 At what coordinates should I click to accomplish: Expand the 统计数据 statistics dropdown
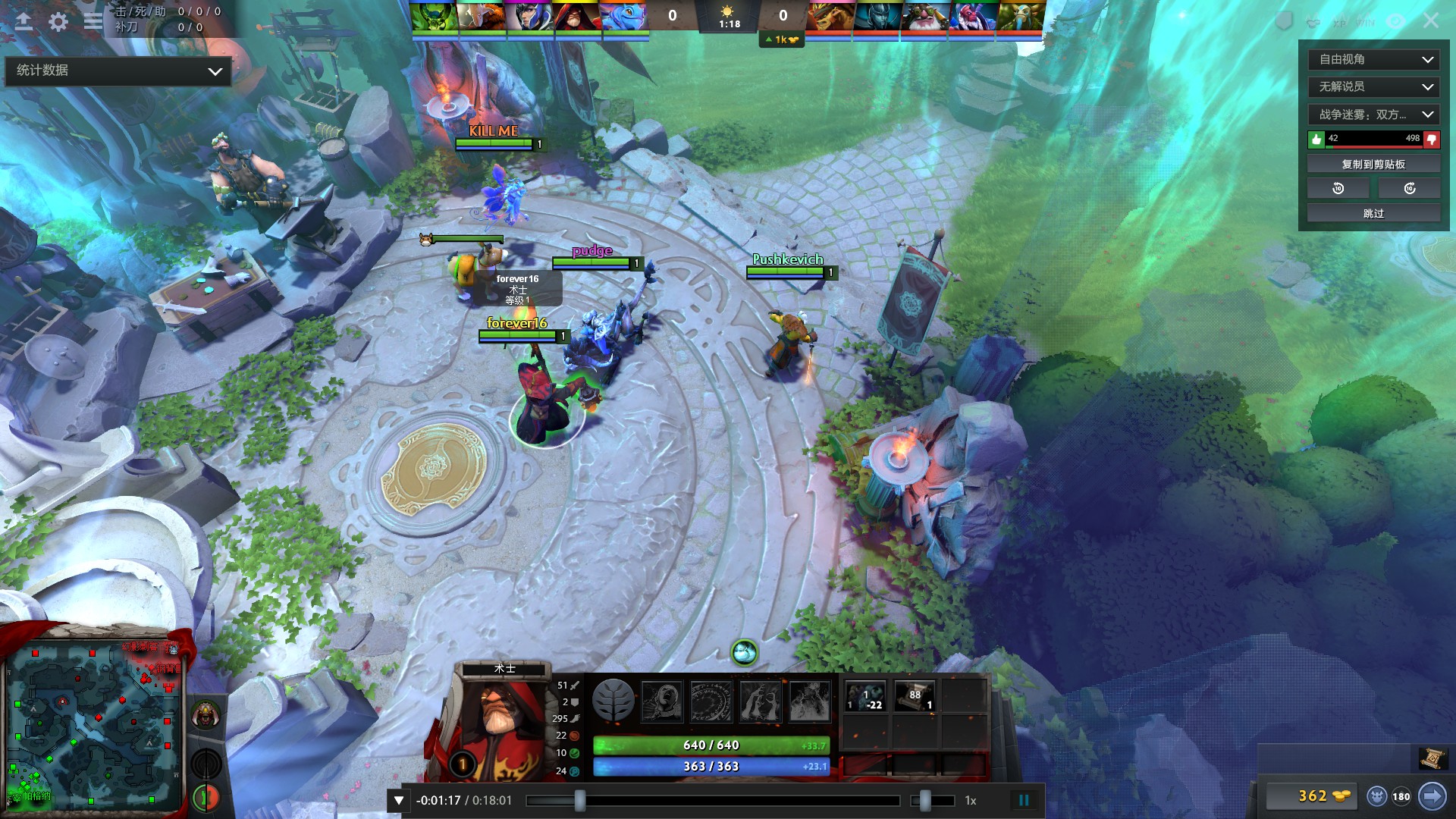tap(118, 71)
